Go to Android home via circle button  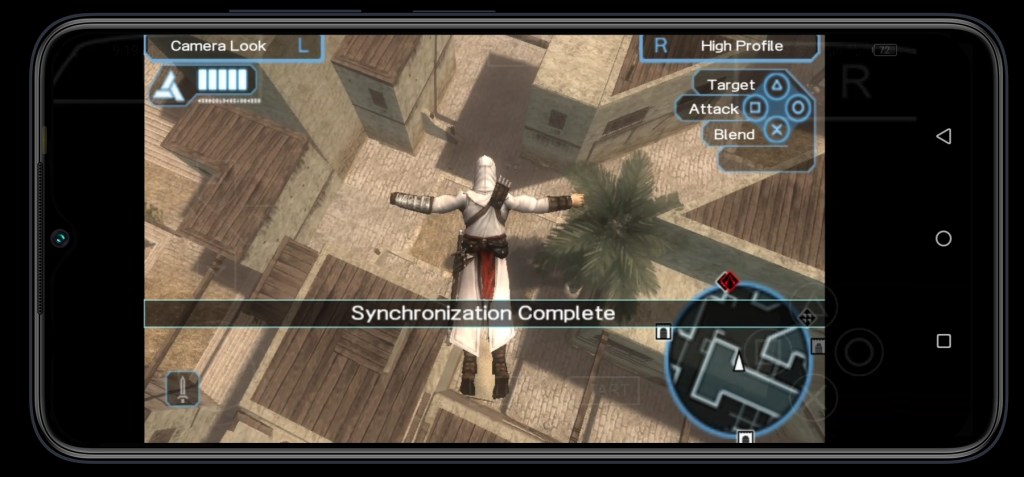943,238
